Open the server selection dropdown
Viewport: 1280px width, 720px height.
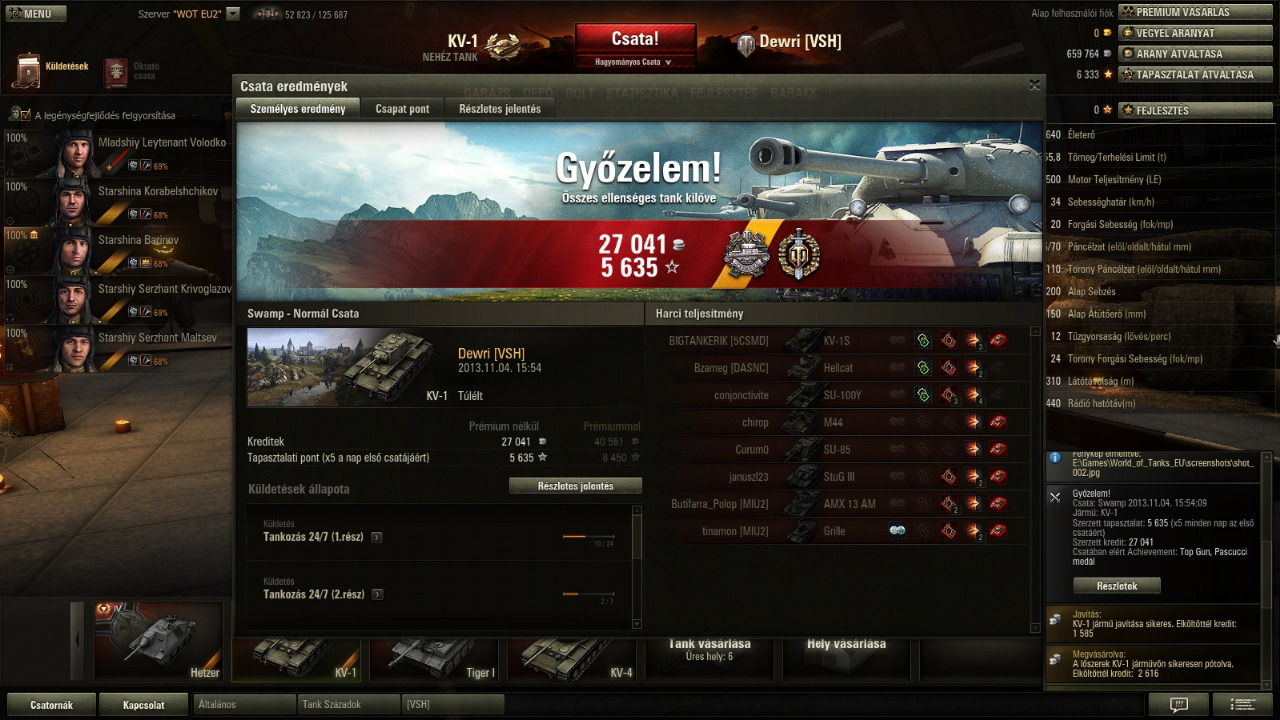click(233, 14)
